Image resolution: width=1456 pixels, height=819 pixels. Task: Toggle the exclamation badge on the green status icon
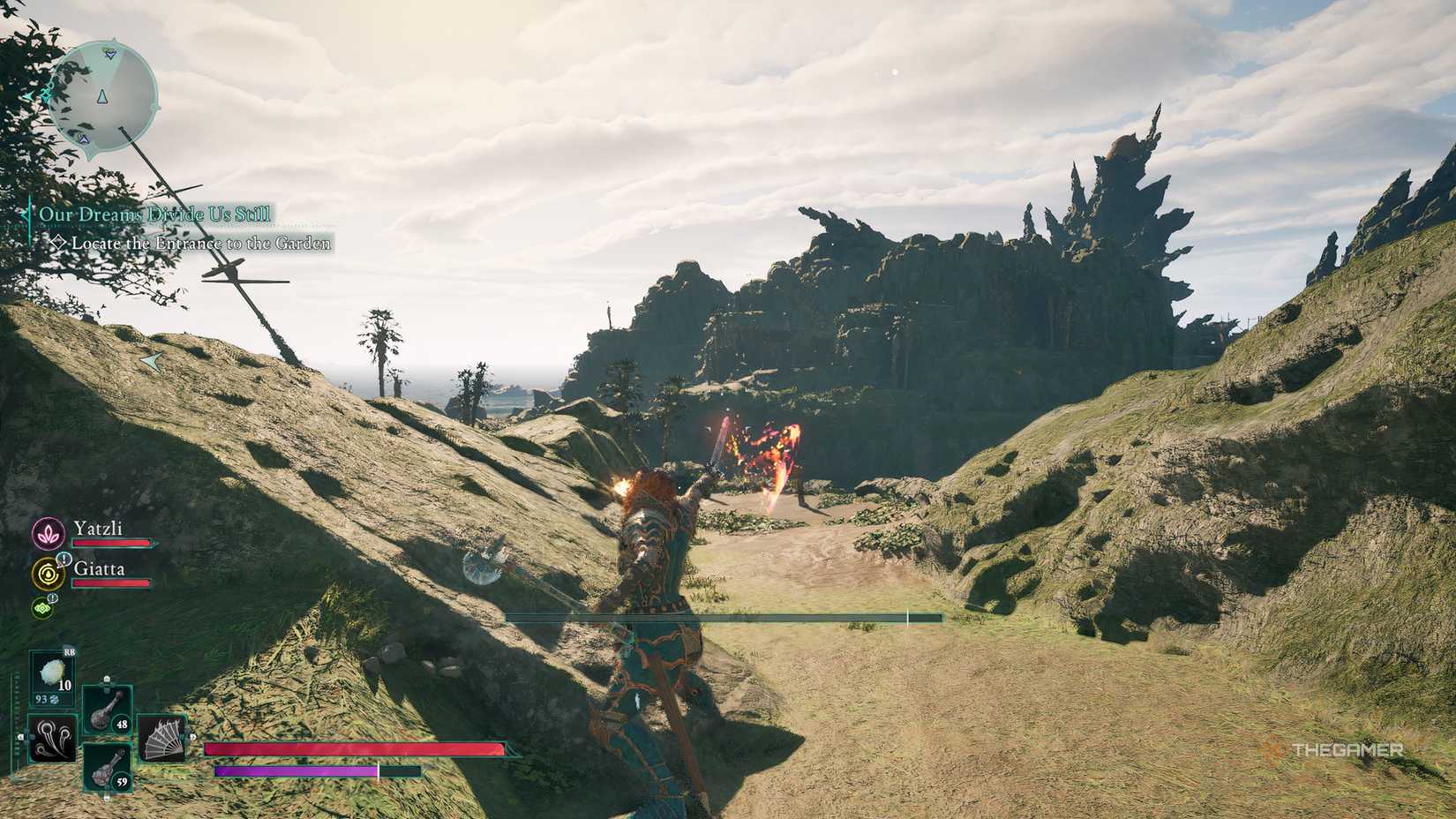click(x=51, y=598)
